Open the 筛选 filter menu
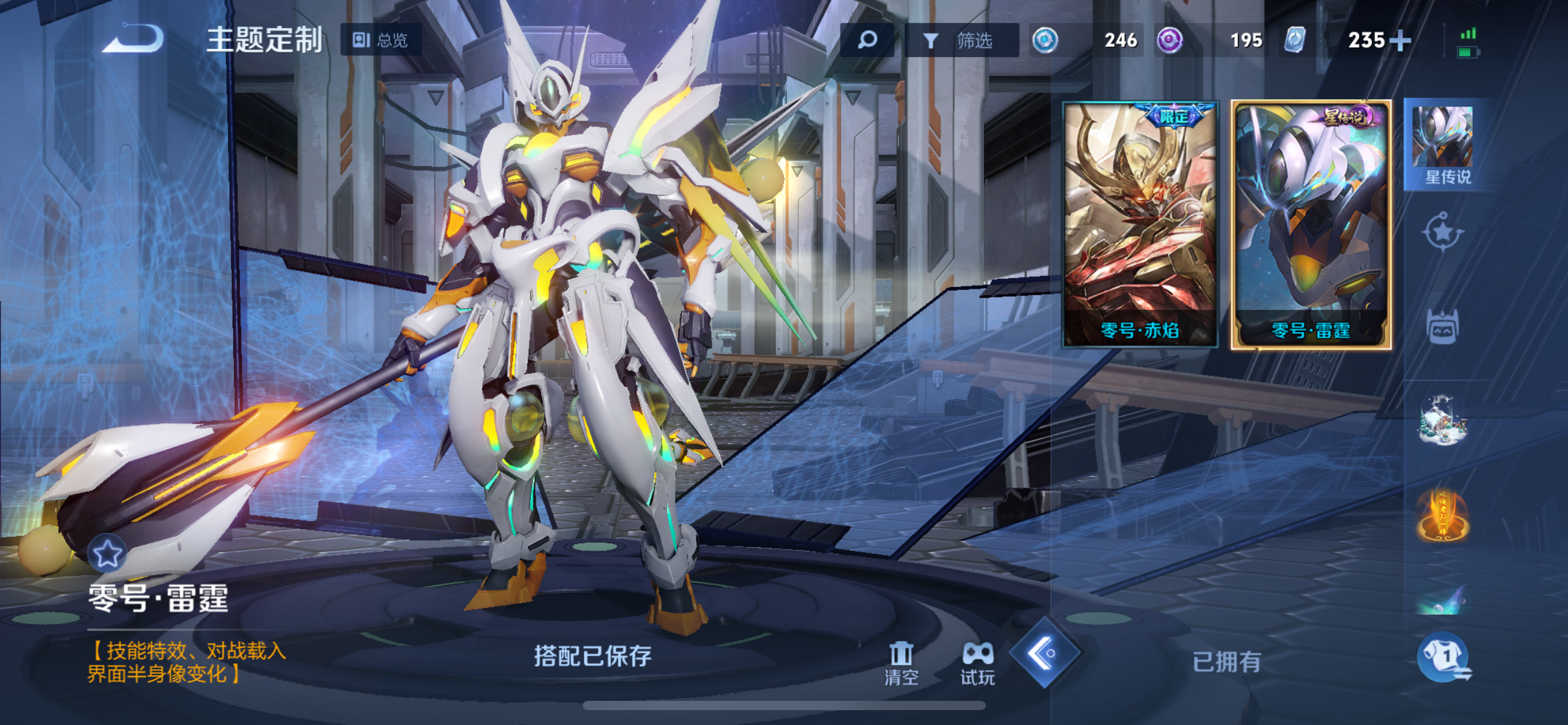The width and height of the screenshot is (1568, 725). 961,40
